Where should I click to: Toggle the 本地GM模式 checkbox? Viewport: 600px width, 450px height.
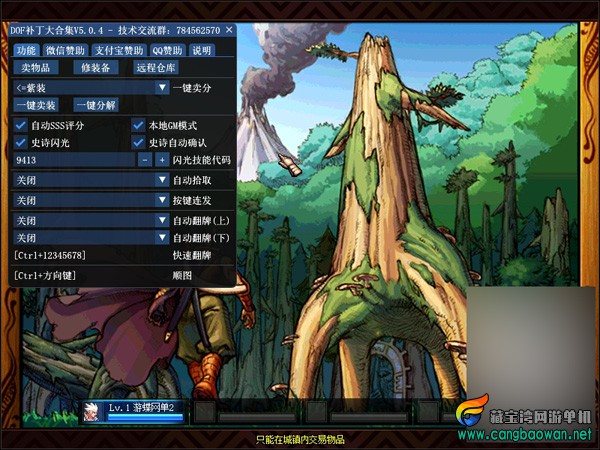pyautogui.click(x=139, y=126)
